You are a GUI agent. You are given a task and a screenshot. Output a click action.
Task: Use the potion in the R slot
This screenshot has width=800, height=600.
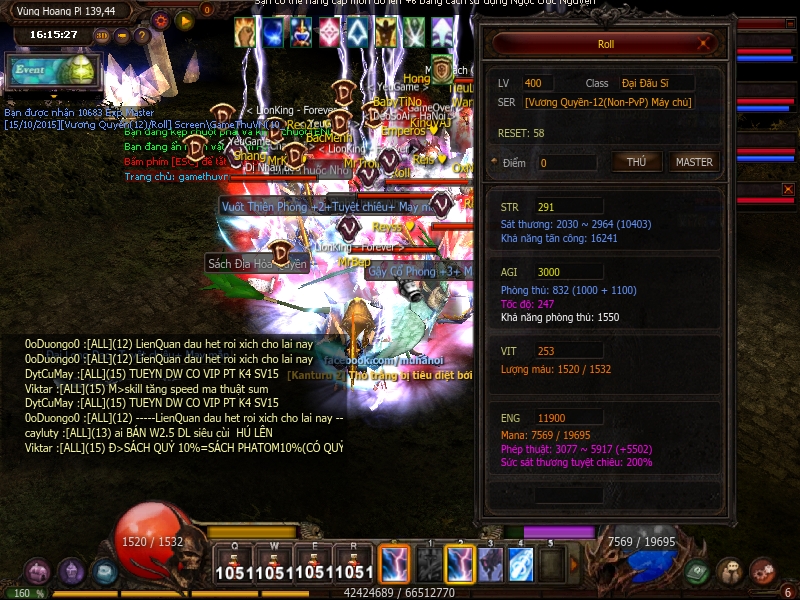(x=355, y=564)
